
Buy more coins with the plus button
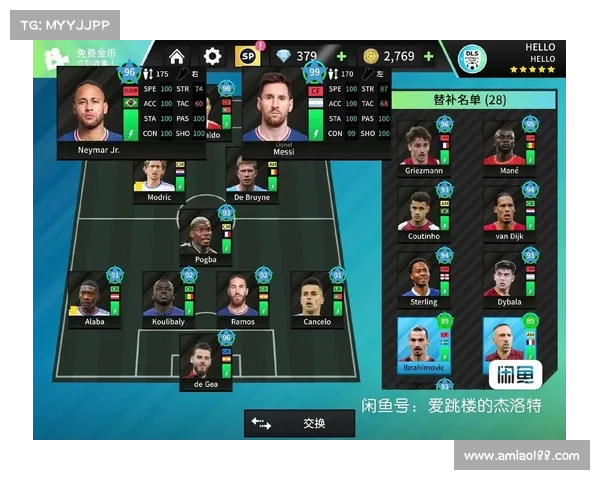click(428, 57)
